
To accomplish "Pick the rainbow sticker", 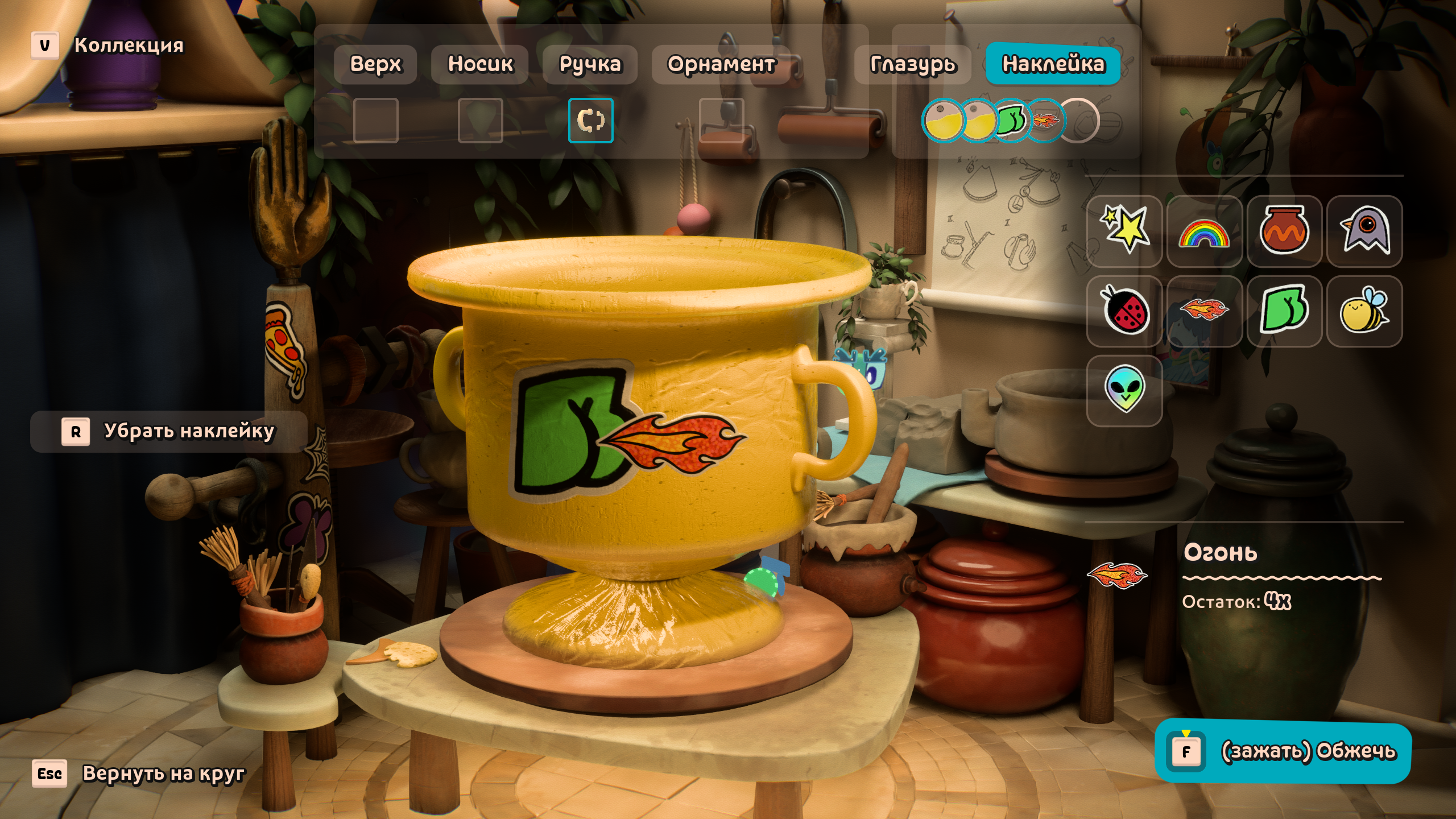I will (1204, 230).
